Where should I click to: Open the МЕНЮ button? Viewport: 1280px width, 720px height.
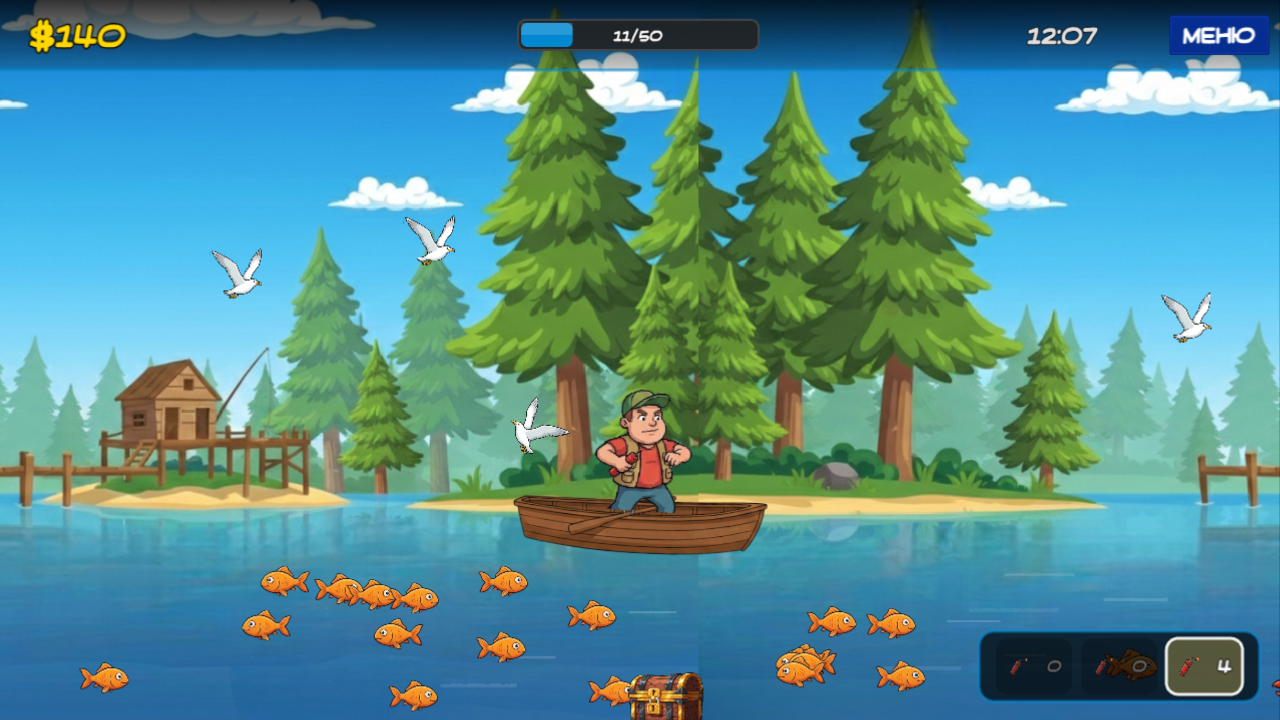[1218, 34]
